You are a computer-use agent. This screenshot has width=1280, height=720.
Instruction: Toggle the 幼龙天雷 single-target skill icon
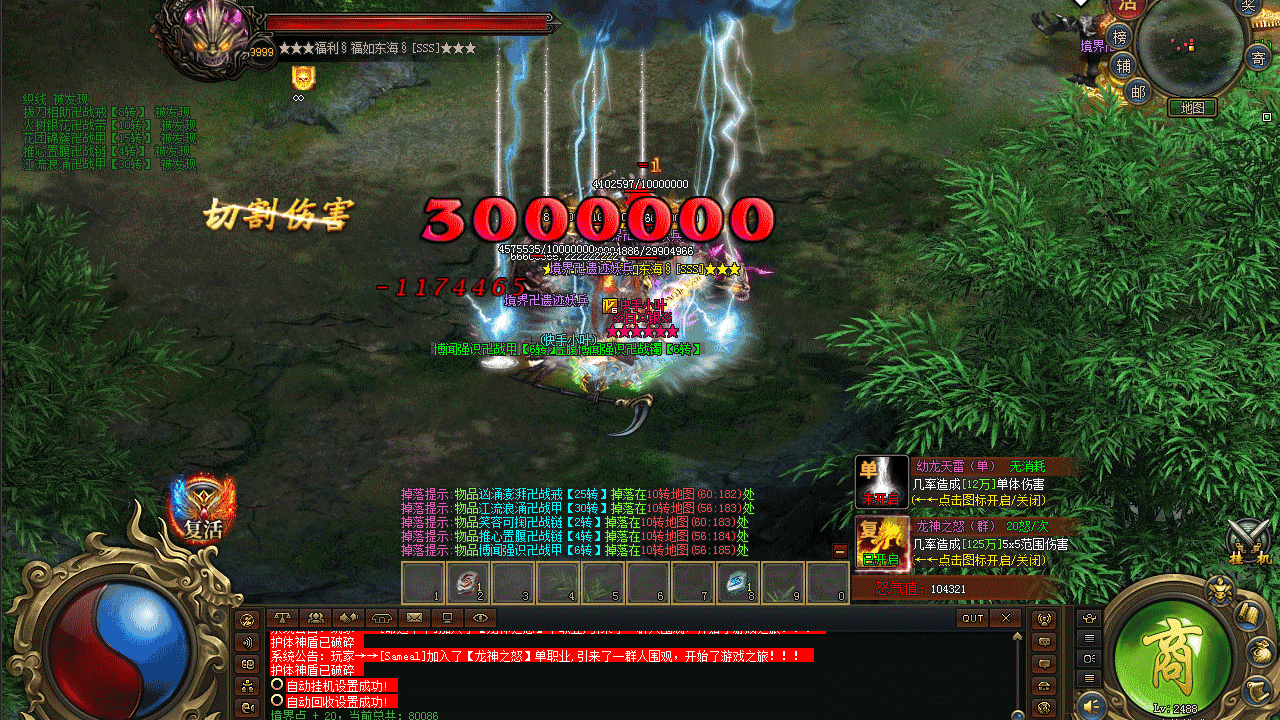[882, 482]
